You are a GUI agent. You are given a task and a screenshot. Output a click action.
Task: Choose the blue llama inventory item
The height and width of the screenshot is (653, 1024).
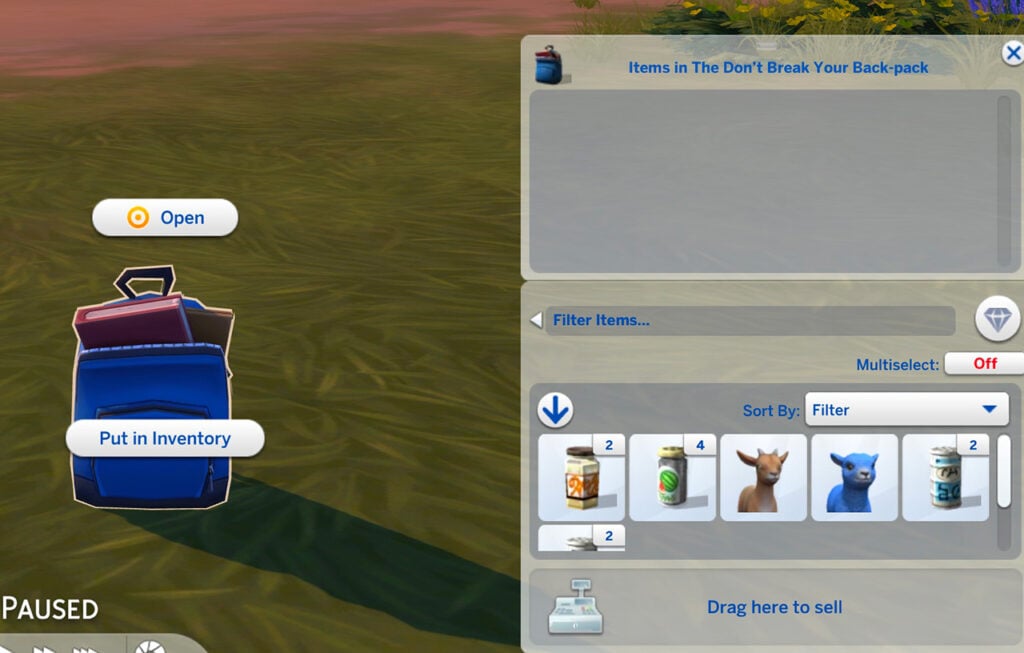[854, 477]
